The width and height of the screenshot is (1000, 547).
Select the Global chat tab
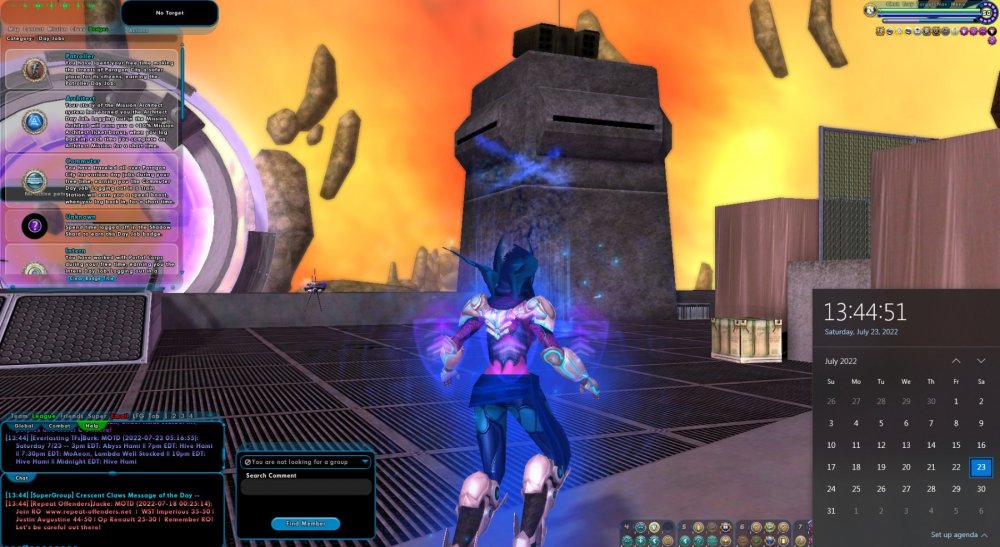25,426
